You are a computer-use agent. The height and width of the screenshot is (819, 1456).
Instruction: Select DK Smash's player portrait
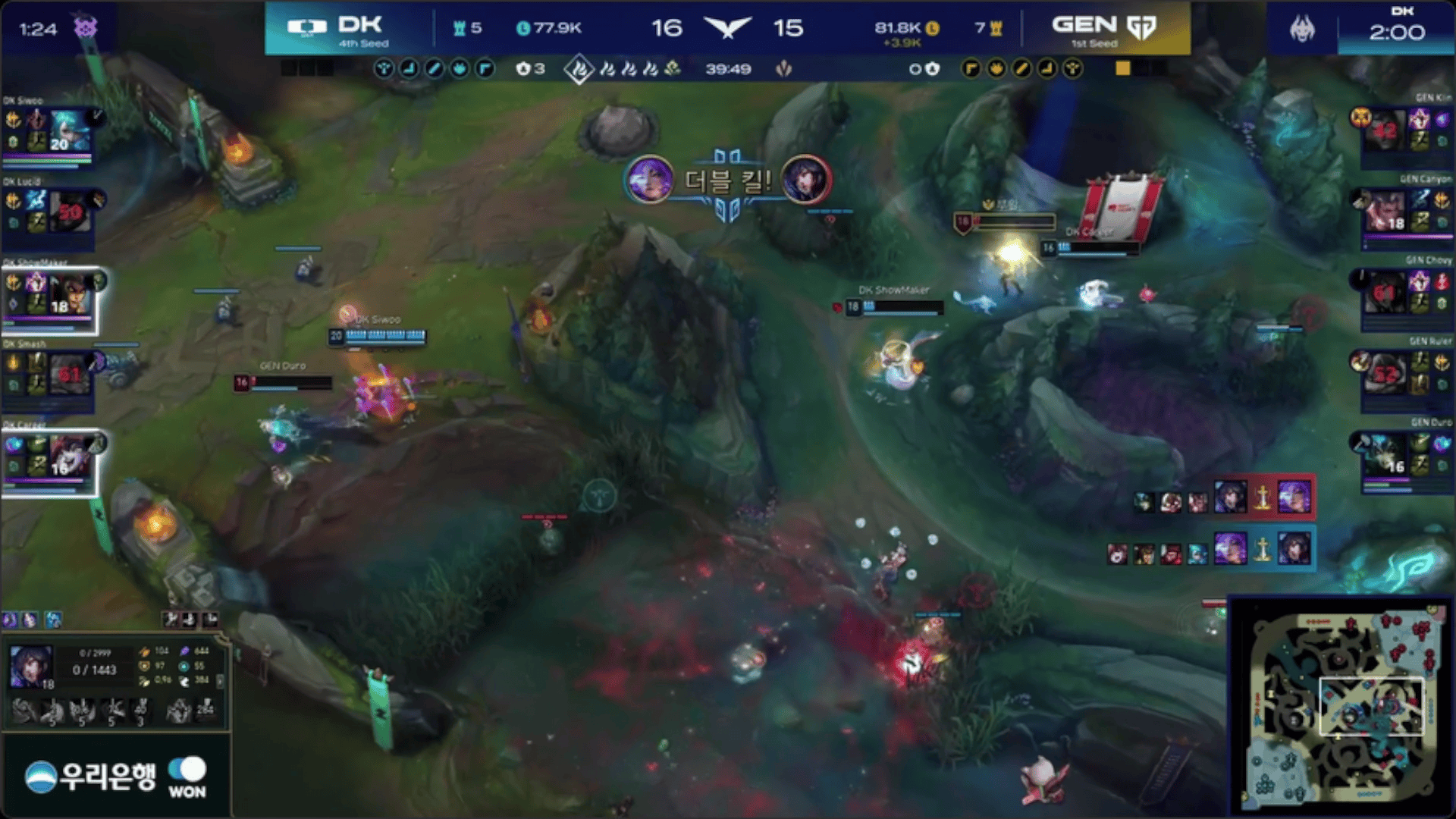70,375
